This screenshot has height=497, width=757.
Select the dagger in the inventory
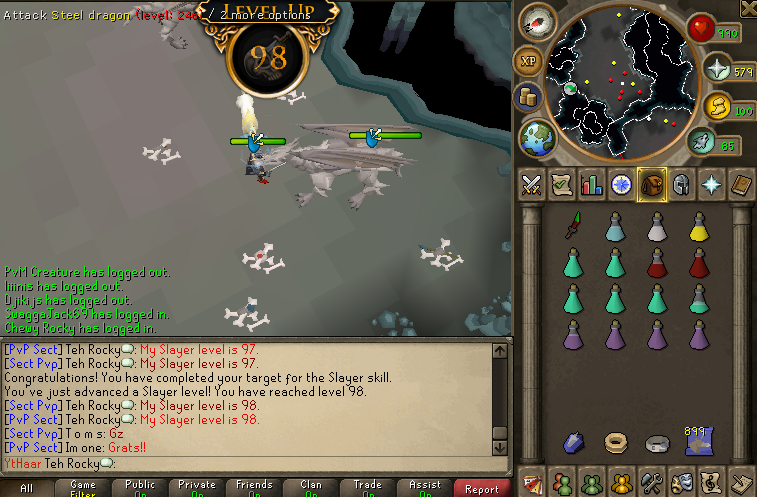click(572, 226)
